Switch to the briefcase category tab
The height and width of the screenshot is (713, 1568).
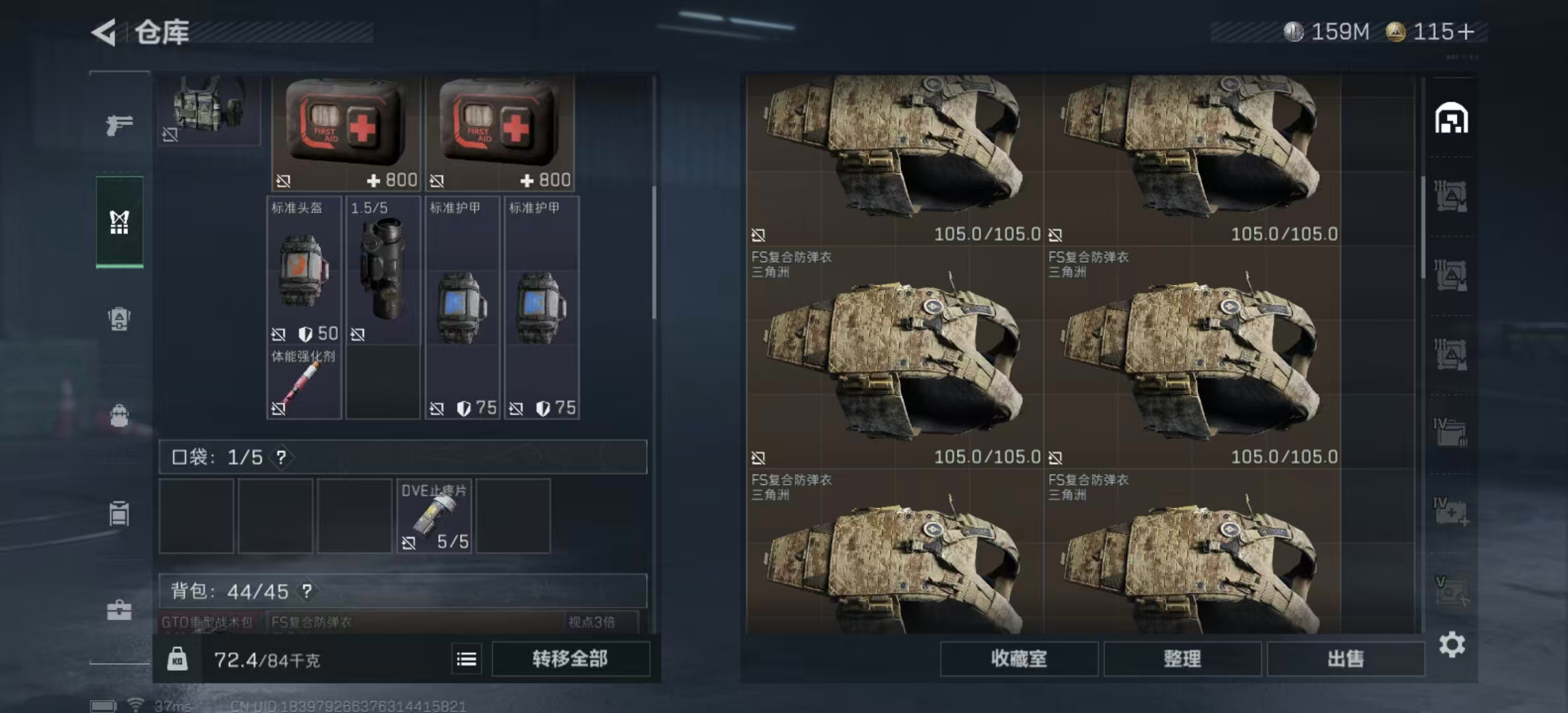[x=119, y=610]
